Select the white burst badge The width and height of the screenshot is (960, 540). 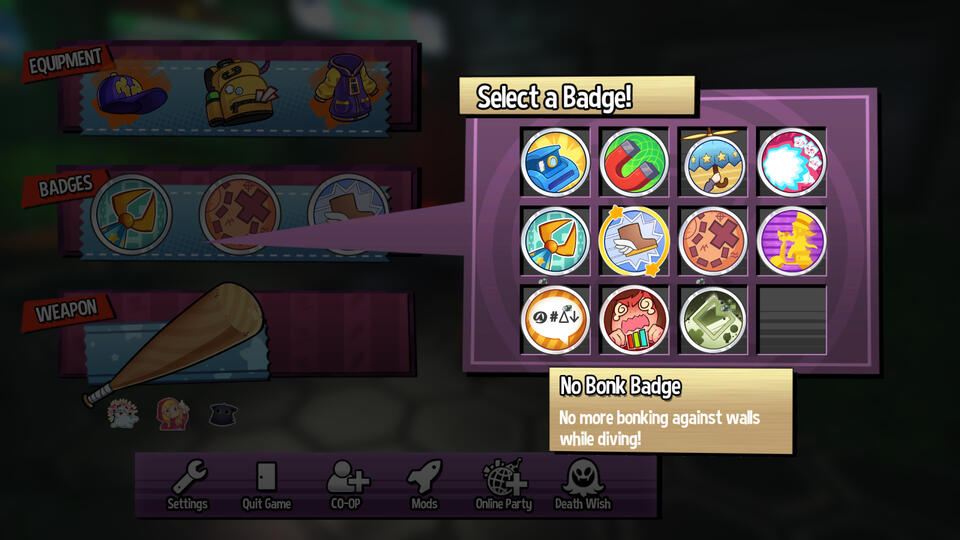point(792,162)
